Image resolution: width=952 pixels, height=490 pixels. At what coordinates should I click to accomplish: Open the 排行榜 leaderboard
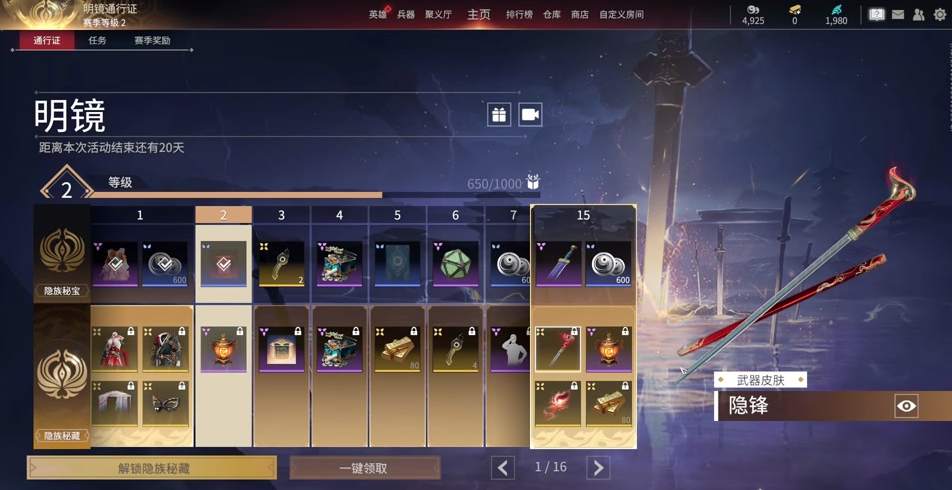click(x=519, y=14)
